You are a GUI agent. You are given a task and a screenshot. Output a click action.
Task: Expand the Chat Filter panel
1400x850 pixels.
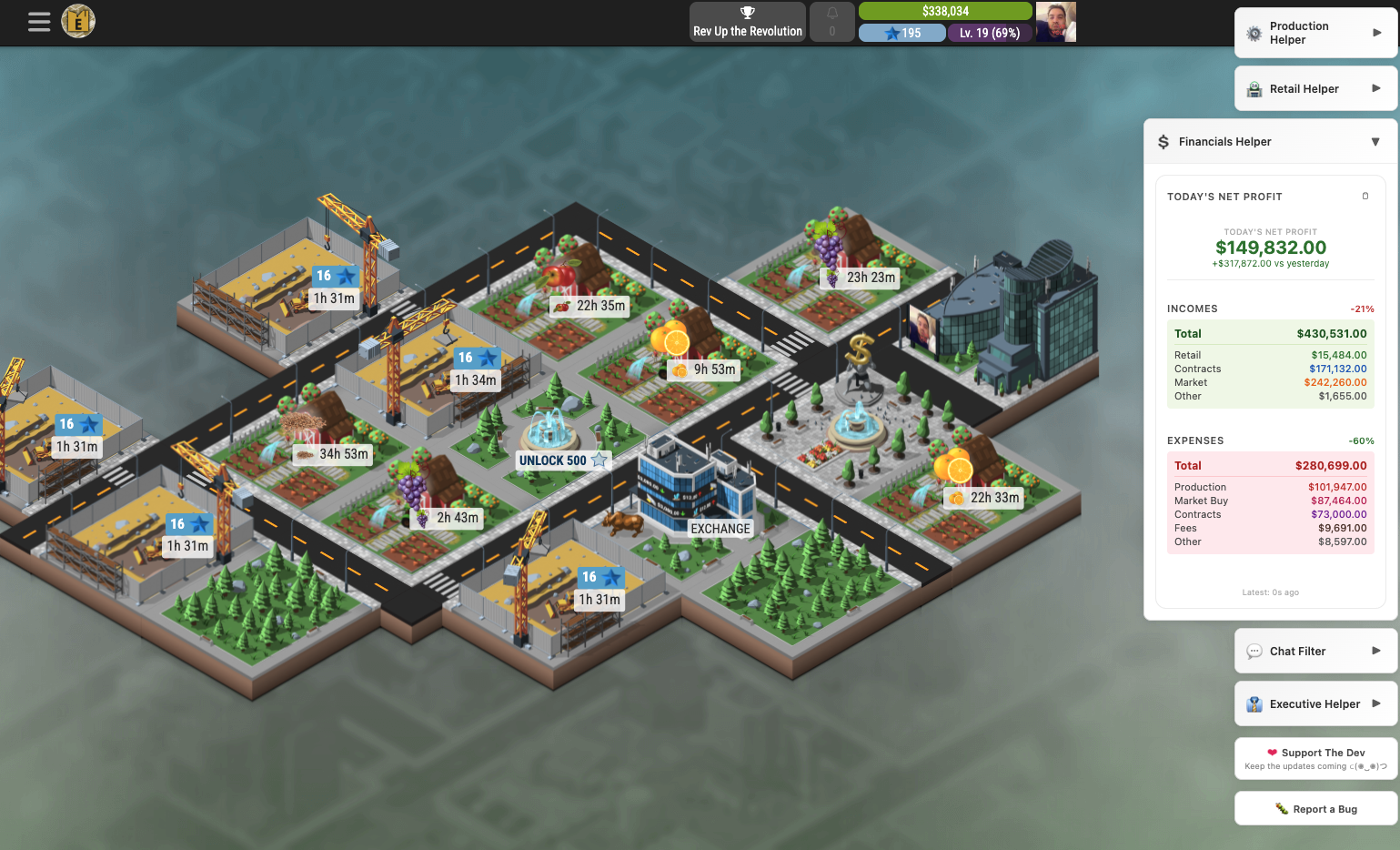point(1315,651)
